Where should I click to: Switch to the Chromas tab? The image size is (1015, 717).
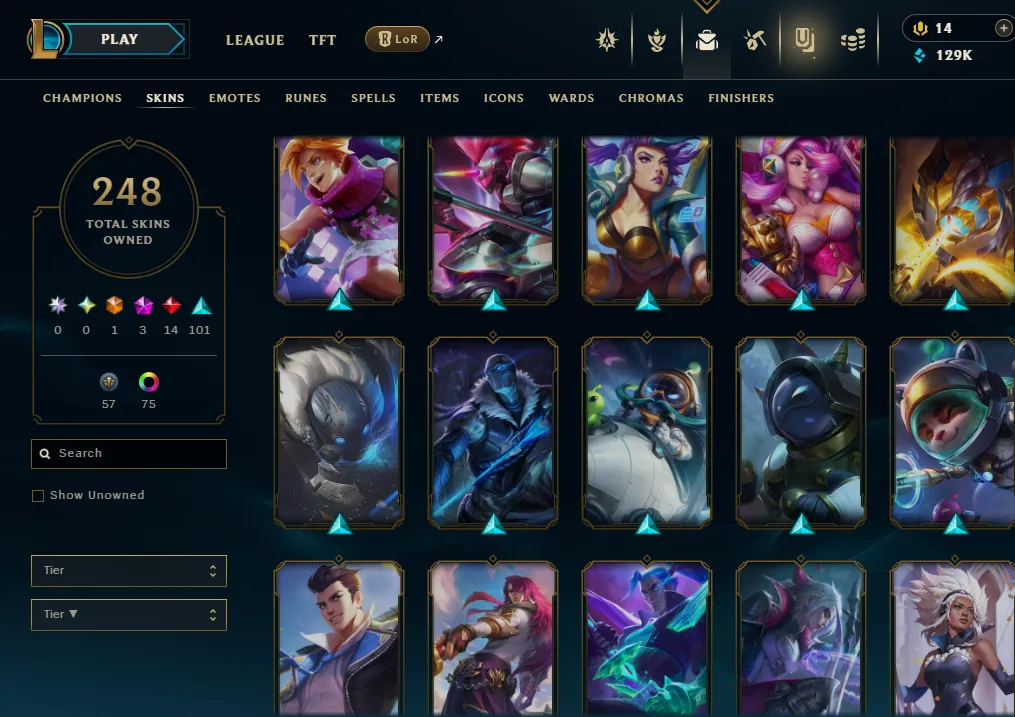pos(651,98)
